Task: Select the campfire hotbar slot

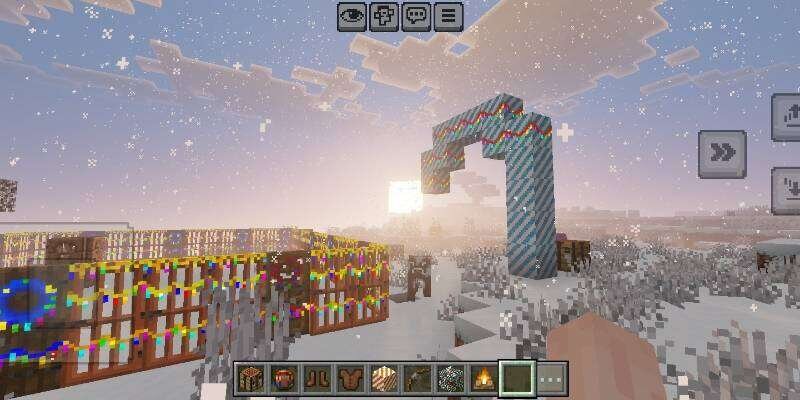Action: [484, 380]
